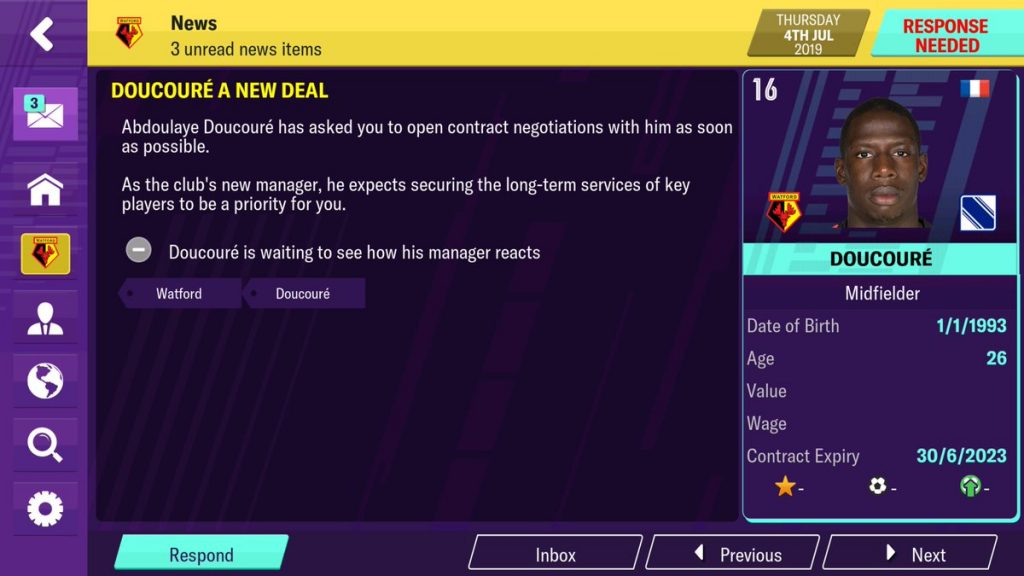Open the manager profile icon
The image size is (1024, 576).
[45, 318]
